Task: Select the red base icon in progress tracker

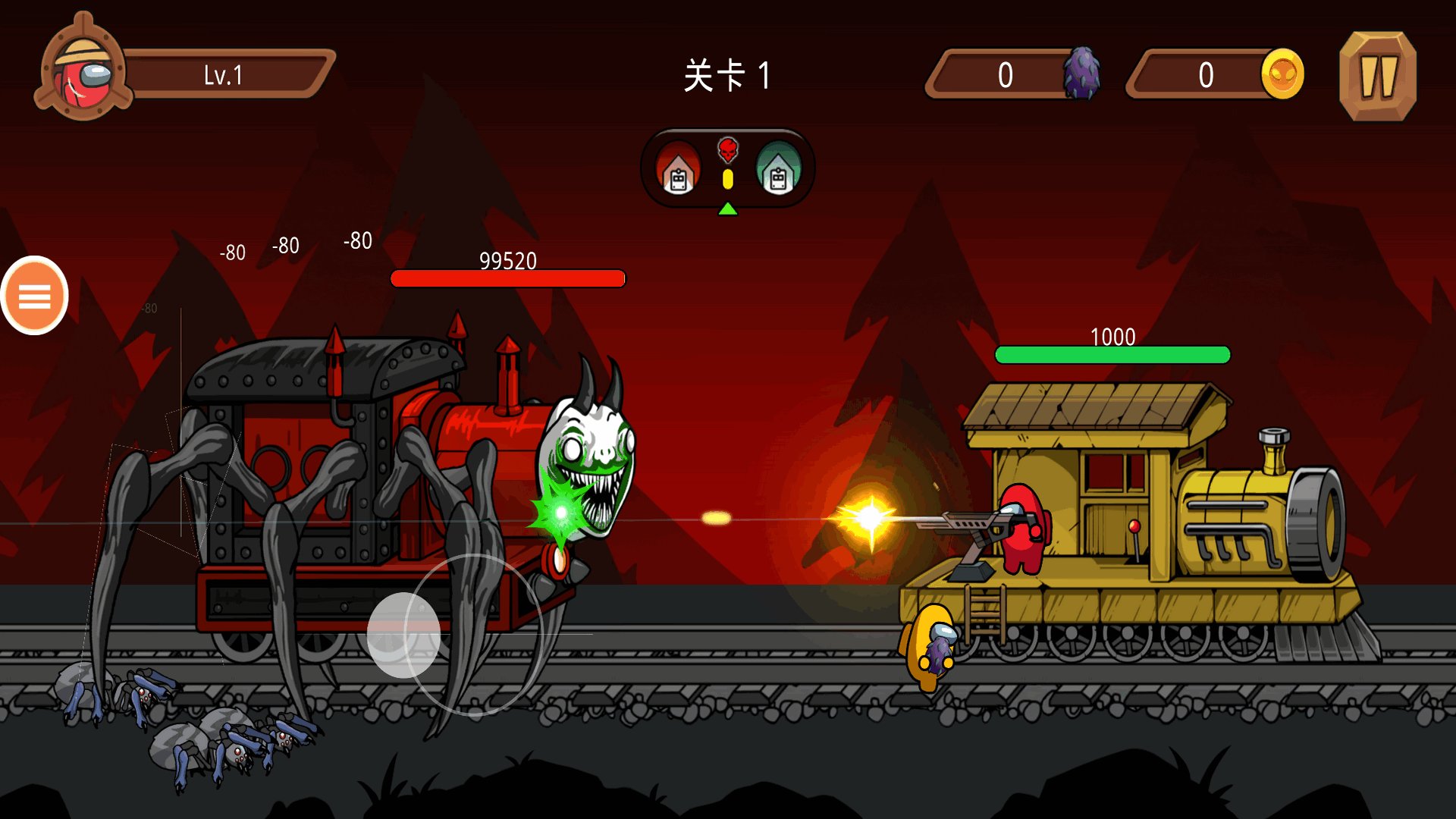Action: pos(678,168)
